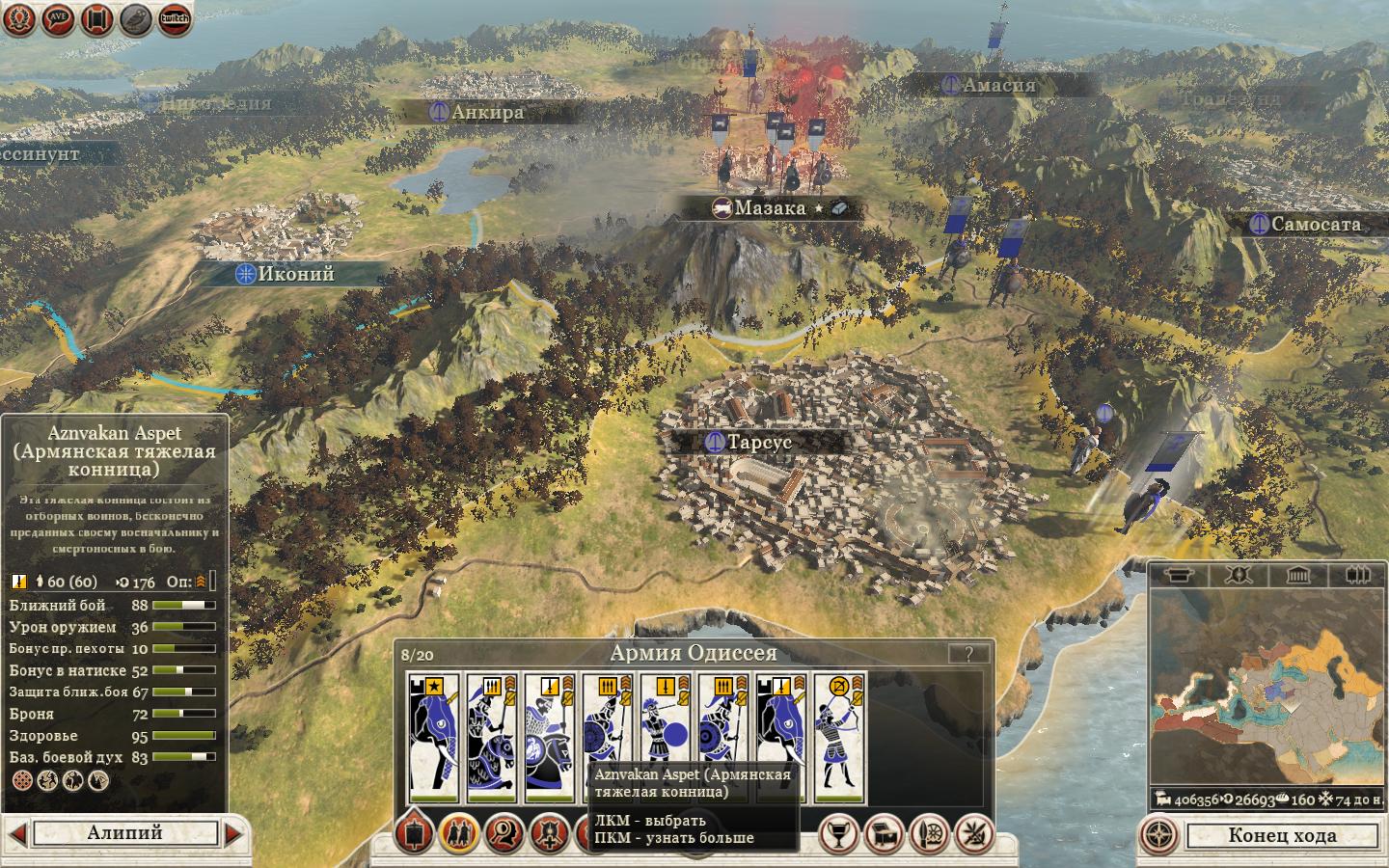1389x868 pixels.
Task: Select the city label Тарсус
Action: coord(758,442)
